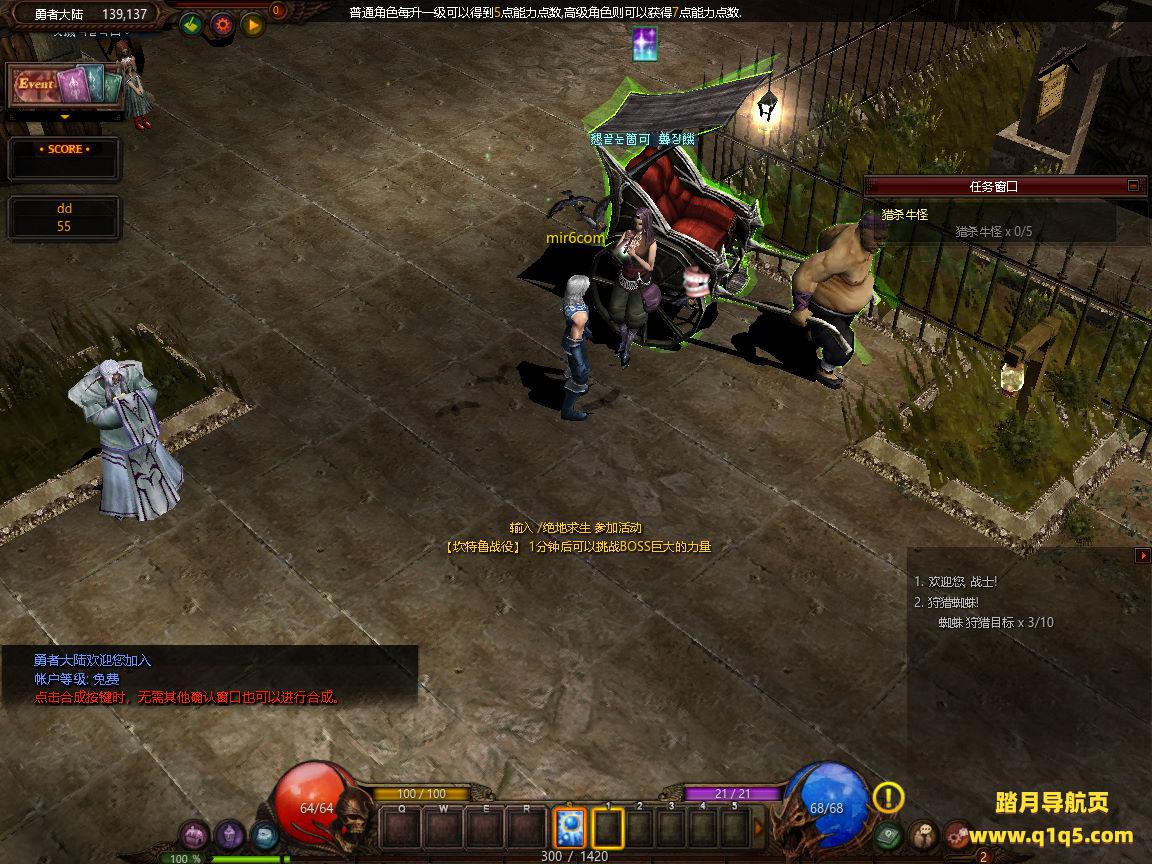Click the purple buff icon at top
Viewport: 1152px width, 864px height.
645,45
